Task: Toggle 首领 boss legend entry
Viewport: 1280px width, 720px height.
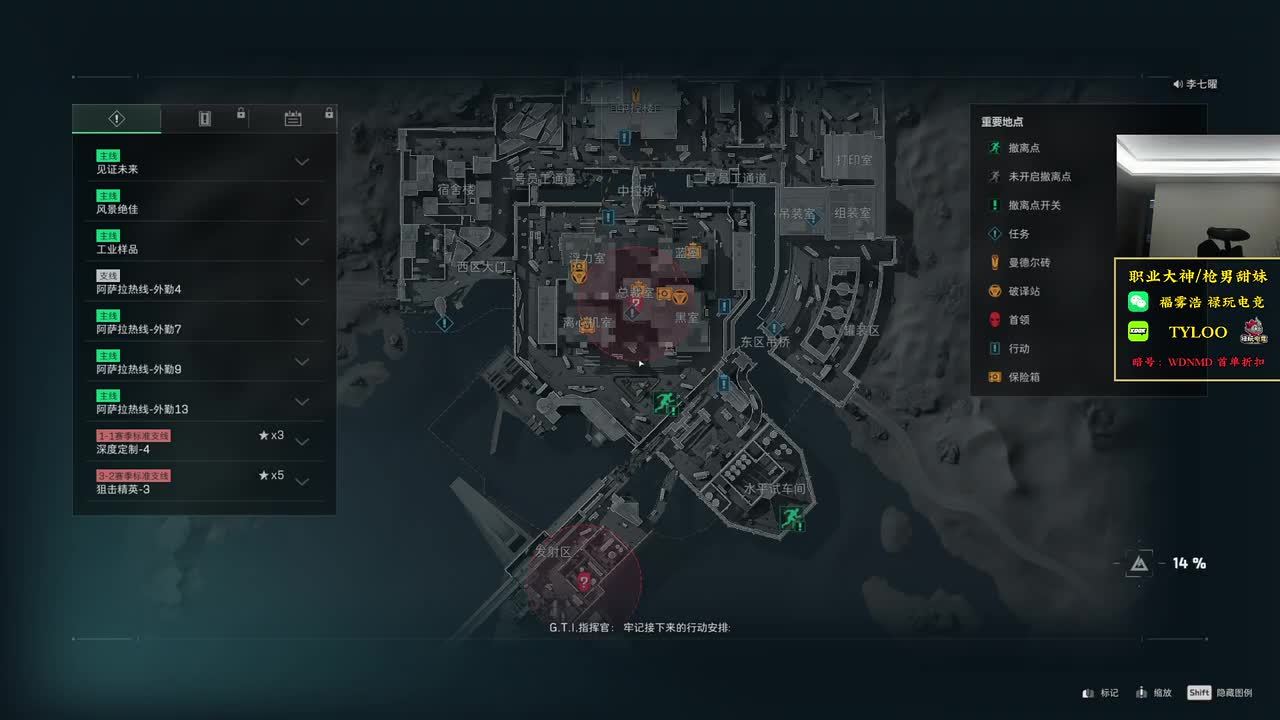Action: (x=1018, y=320)
